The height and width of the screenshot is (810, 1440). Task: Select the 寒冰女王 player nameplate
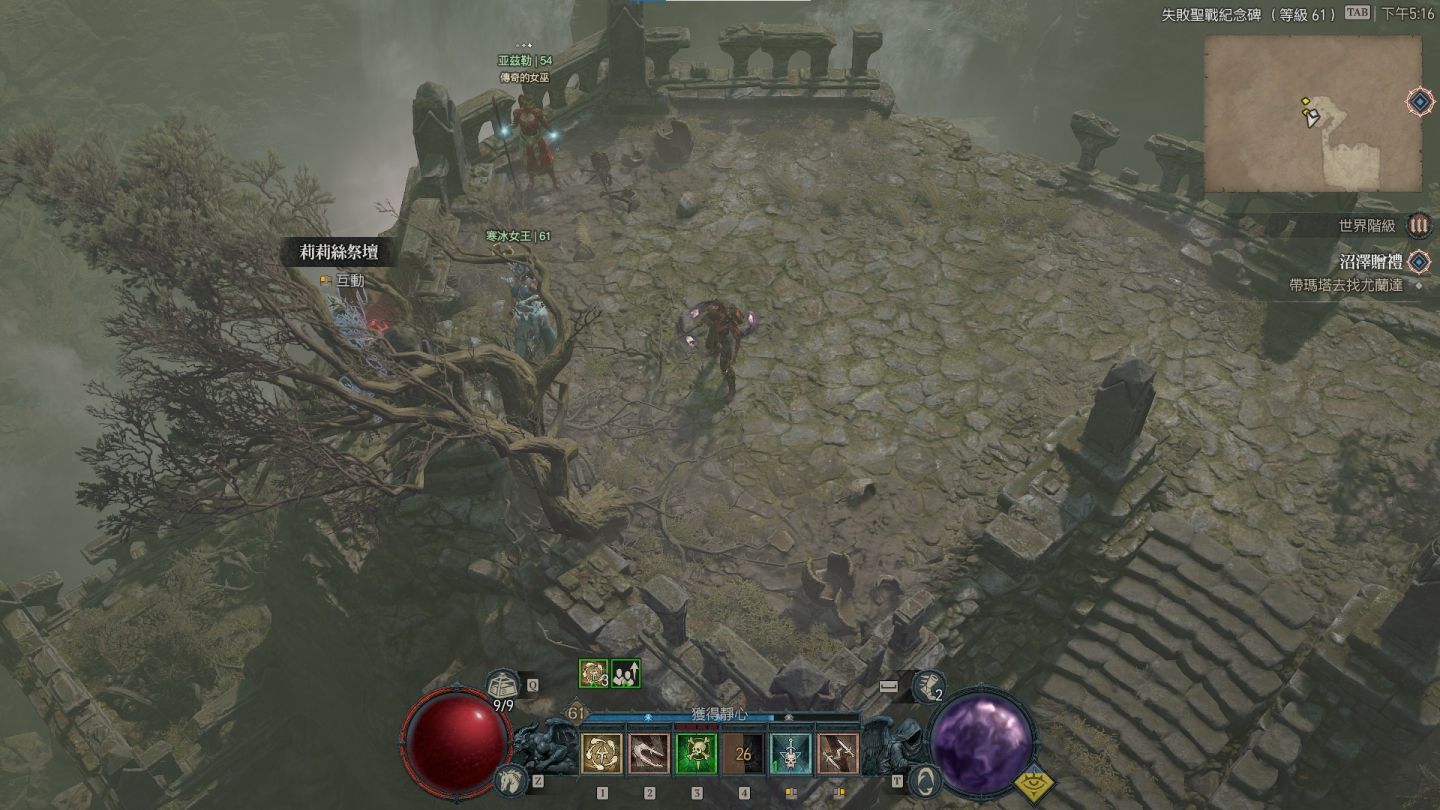click(518, 236)
